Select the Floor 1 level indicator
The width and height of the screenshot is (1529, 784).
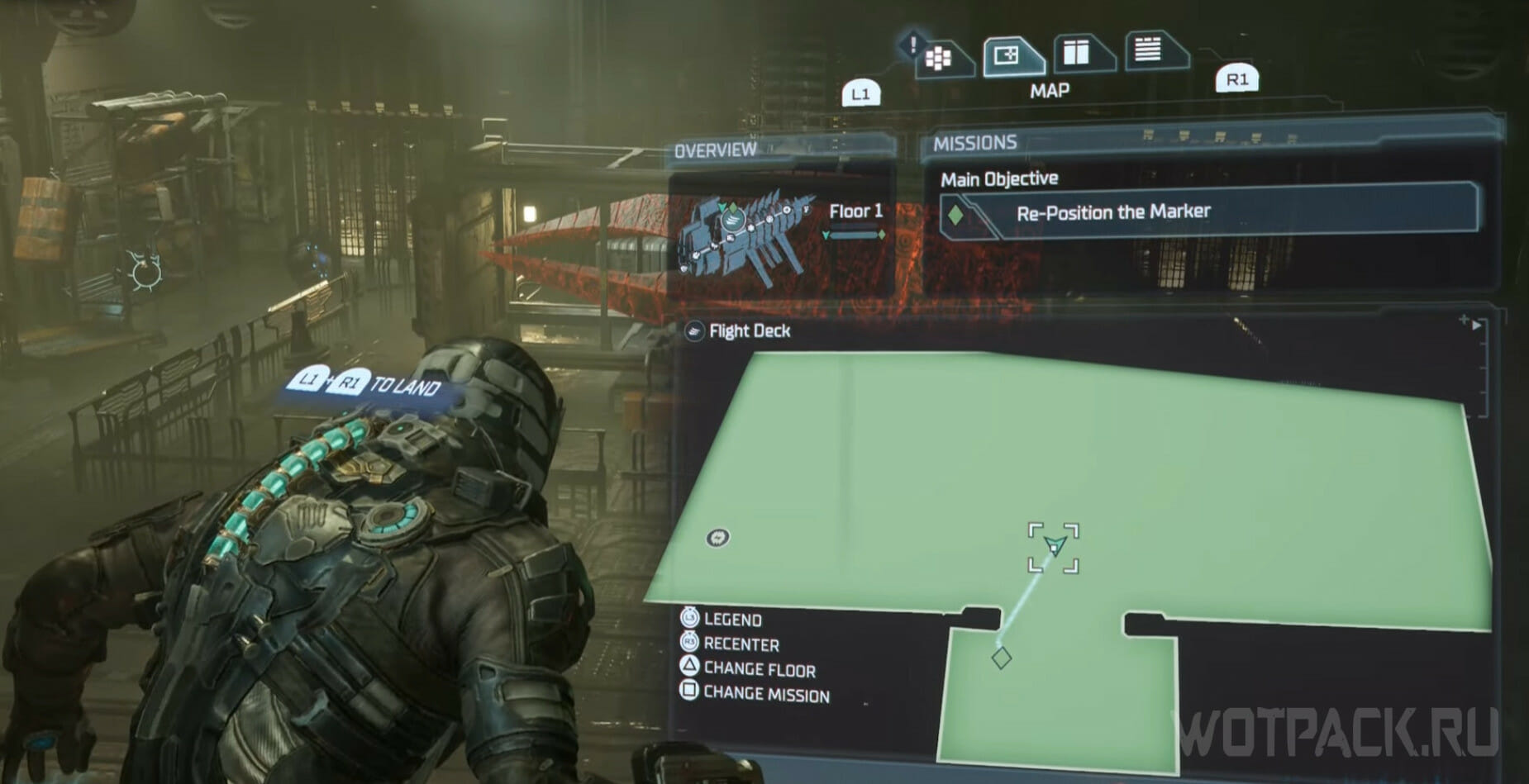[x=855, y=212]
